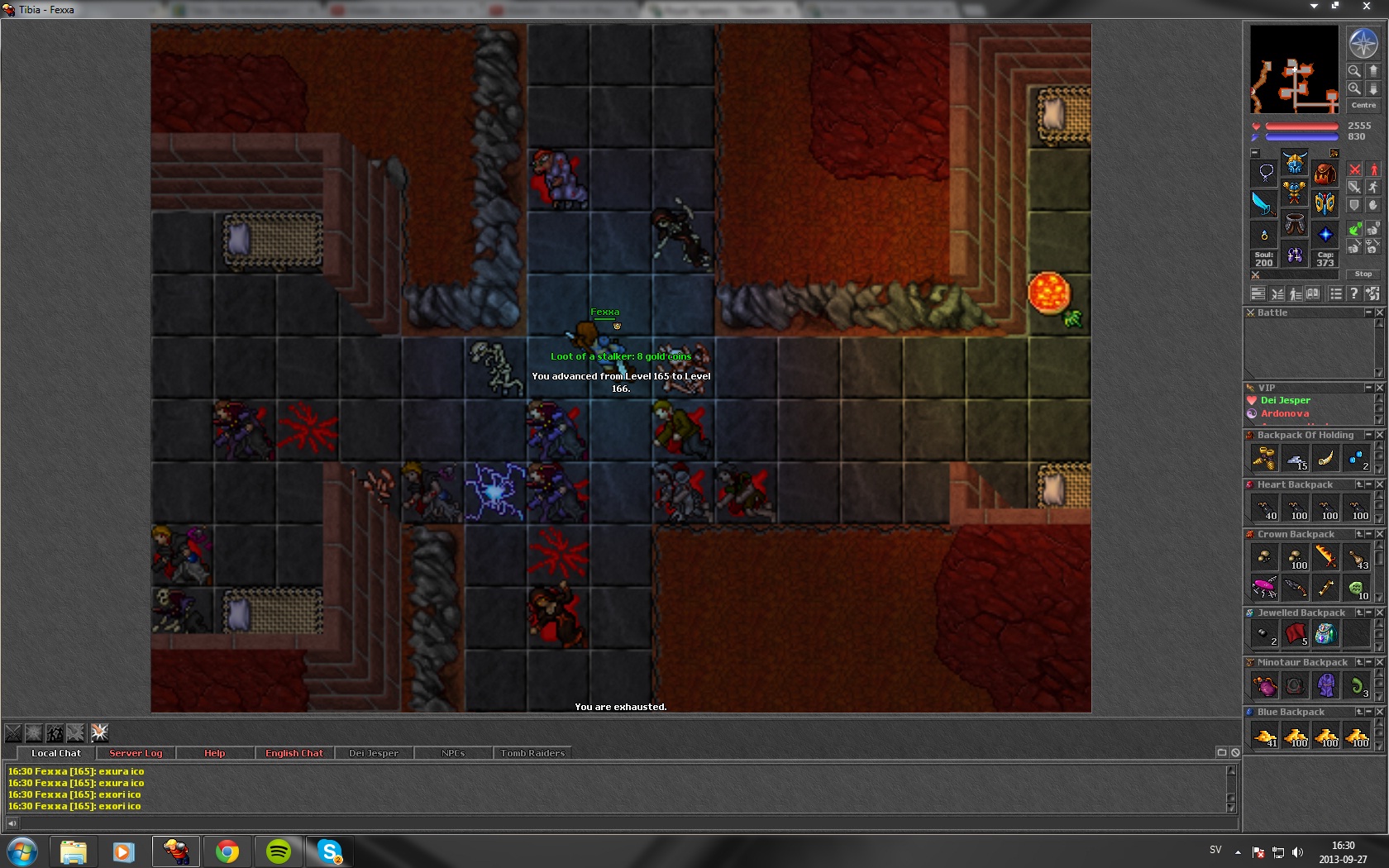Close the Tibia game window
The height and width of the screenshot is (868, 1389).
click(1367, 7)
